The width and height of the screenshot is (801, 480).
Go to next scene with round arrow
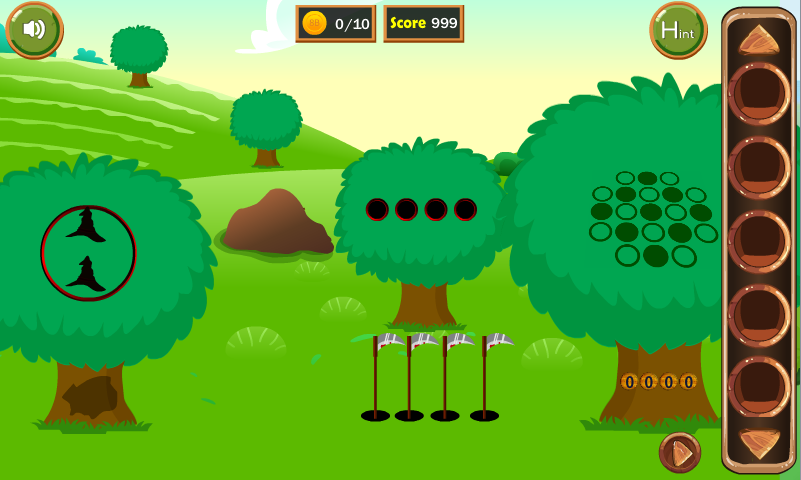point(680,453)
